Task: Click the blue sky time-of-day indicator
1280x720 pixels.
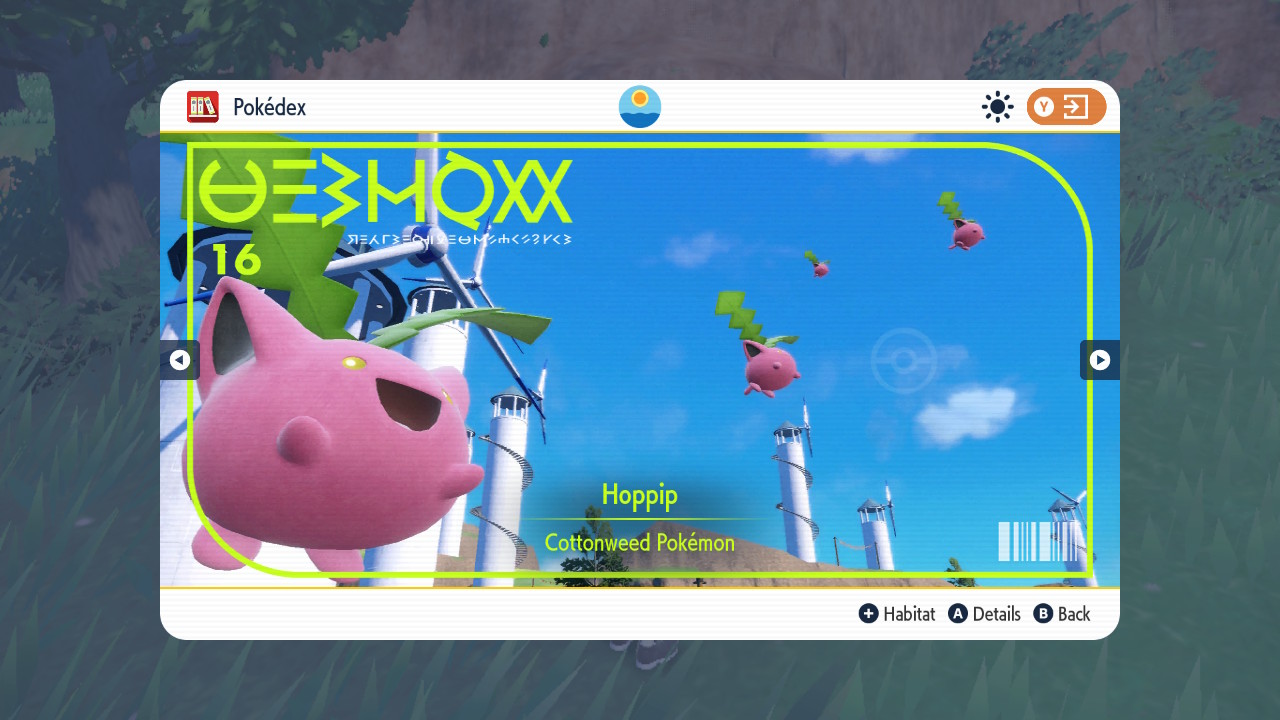Action: [x=639, y=106]
